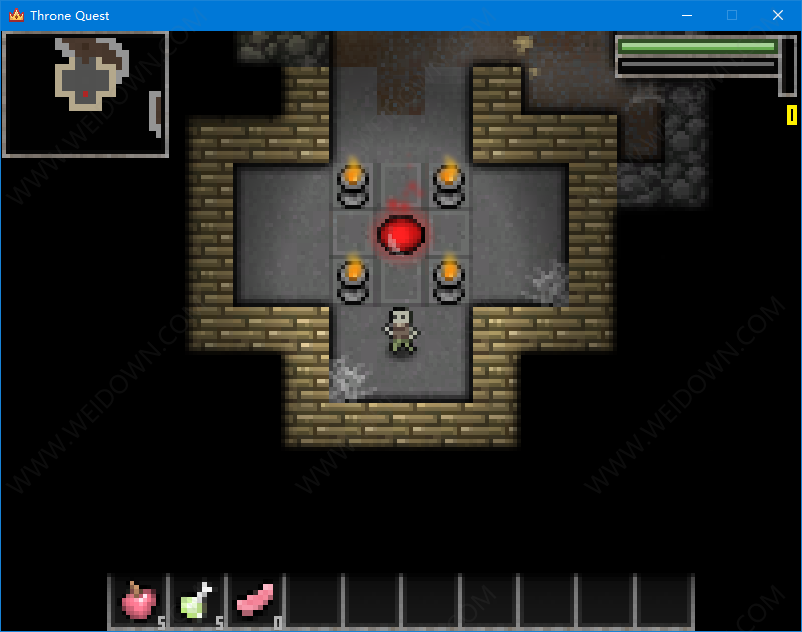
Task: Choose the pink meat hotbar slot
Action: click(254, 601)
